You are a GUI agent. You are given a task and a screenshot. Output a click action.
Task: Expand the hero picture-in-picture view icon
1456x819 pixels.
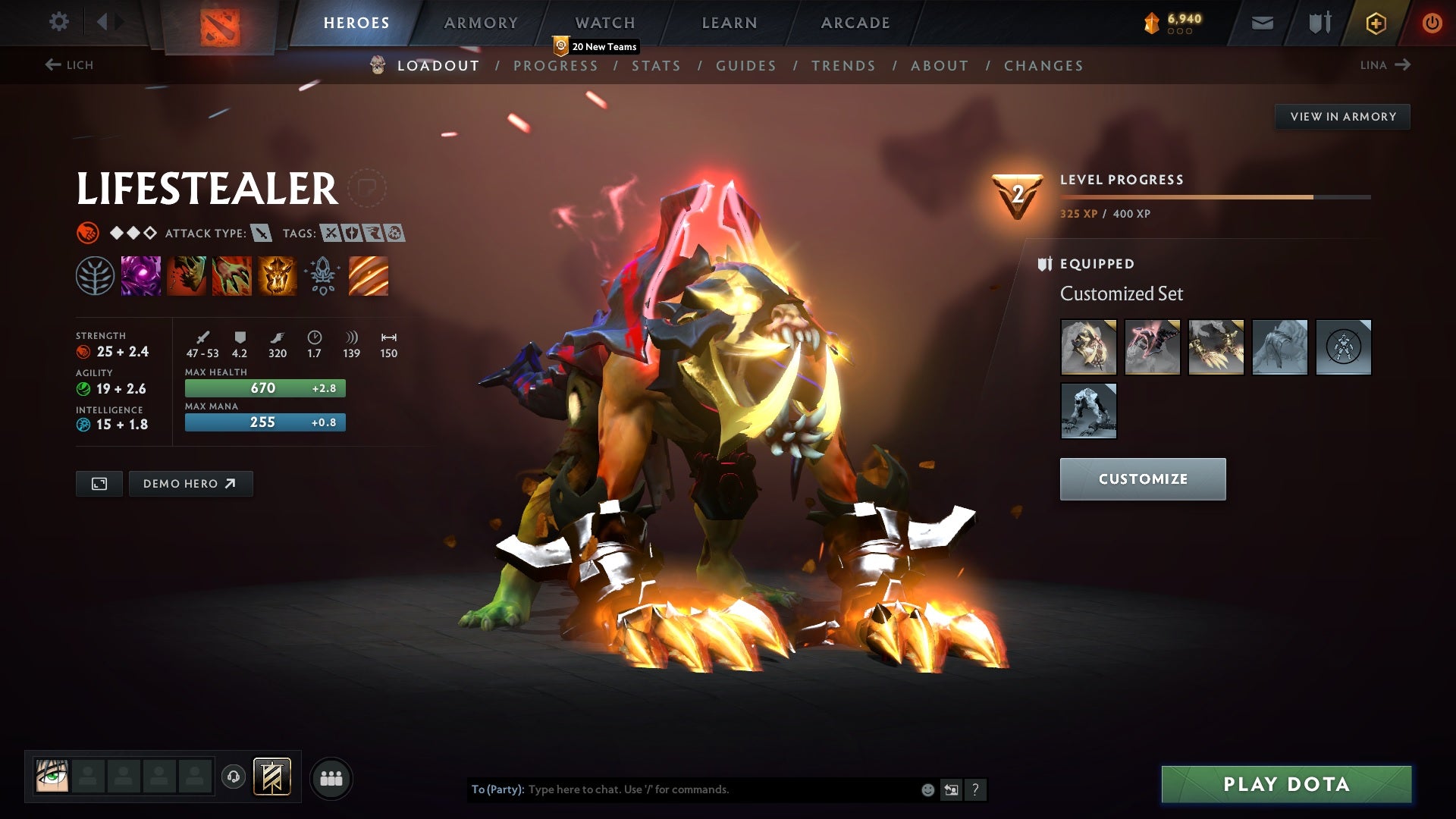pyautogui.click(x=99, y=483)
